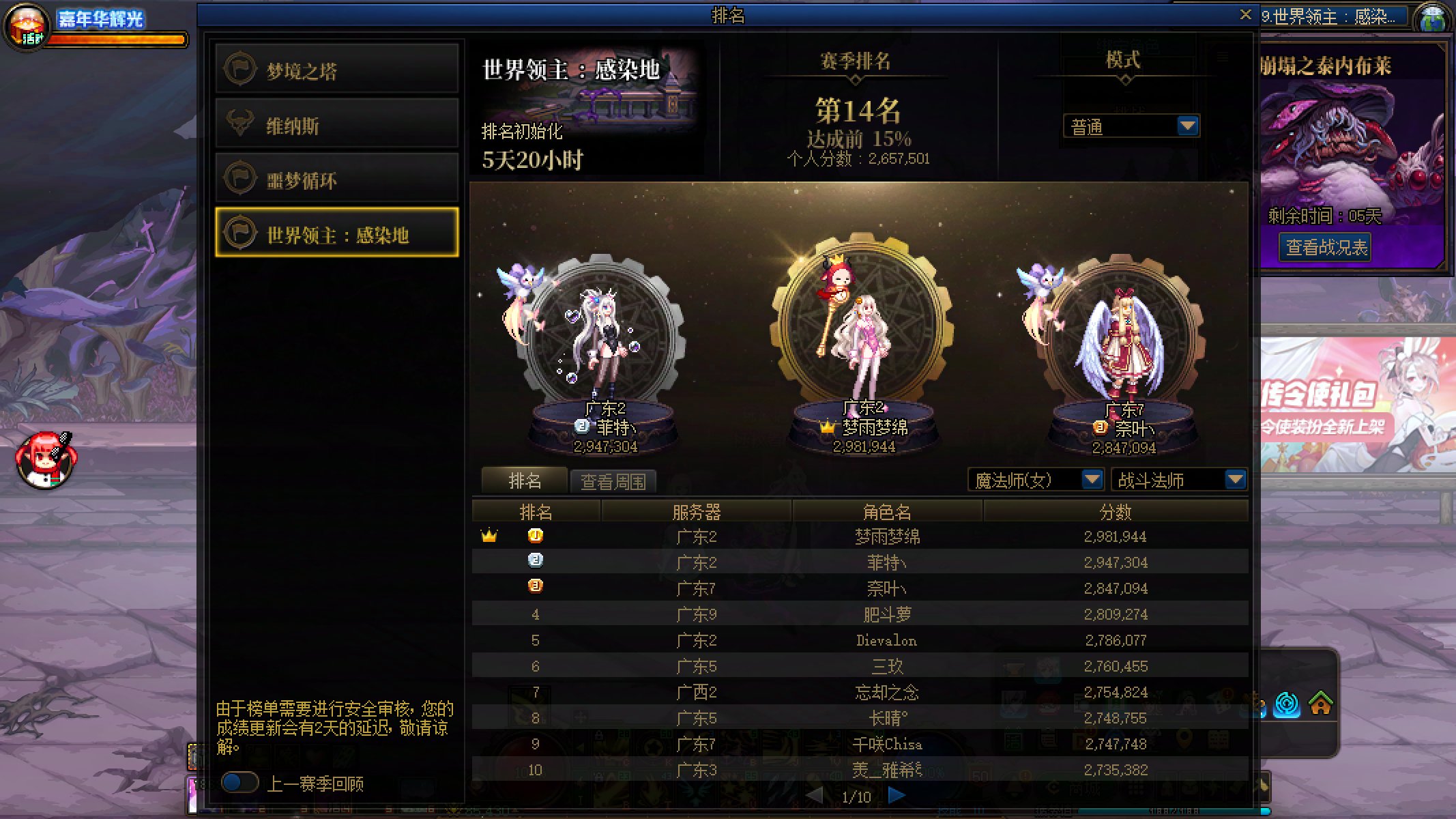Open the 普通 mode dropdown
Image resolution: width=1456 pixels, height=819 pixels.
pyautogui.click(x=1131, y=126)
